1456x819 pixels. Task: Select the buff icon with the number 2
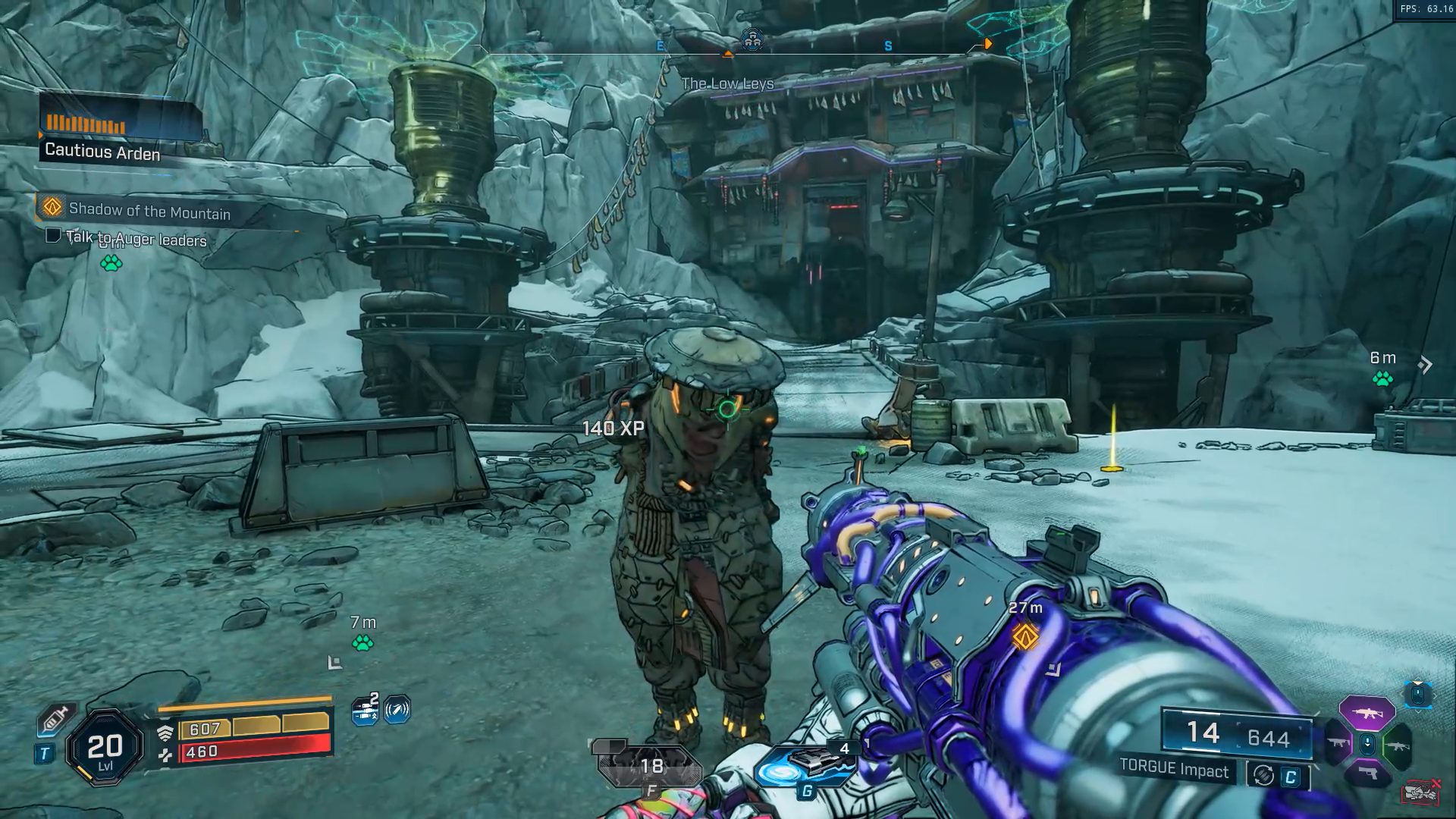coord(366,710)
